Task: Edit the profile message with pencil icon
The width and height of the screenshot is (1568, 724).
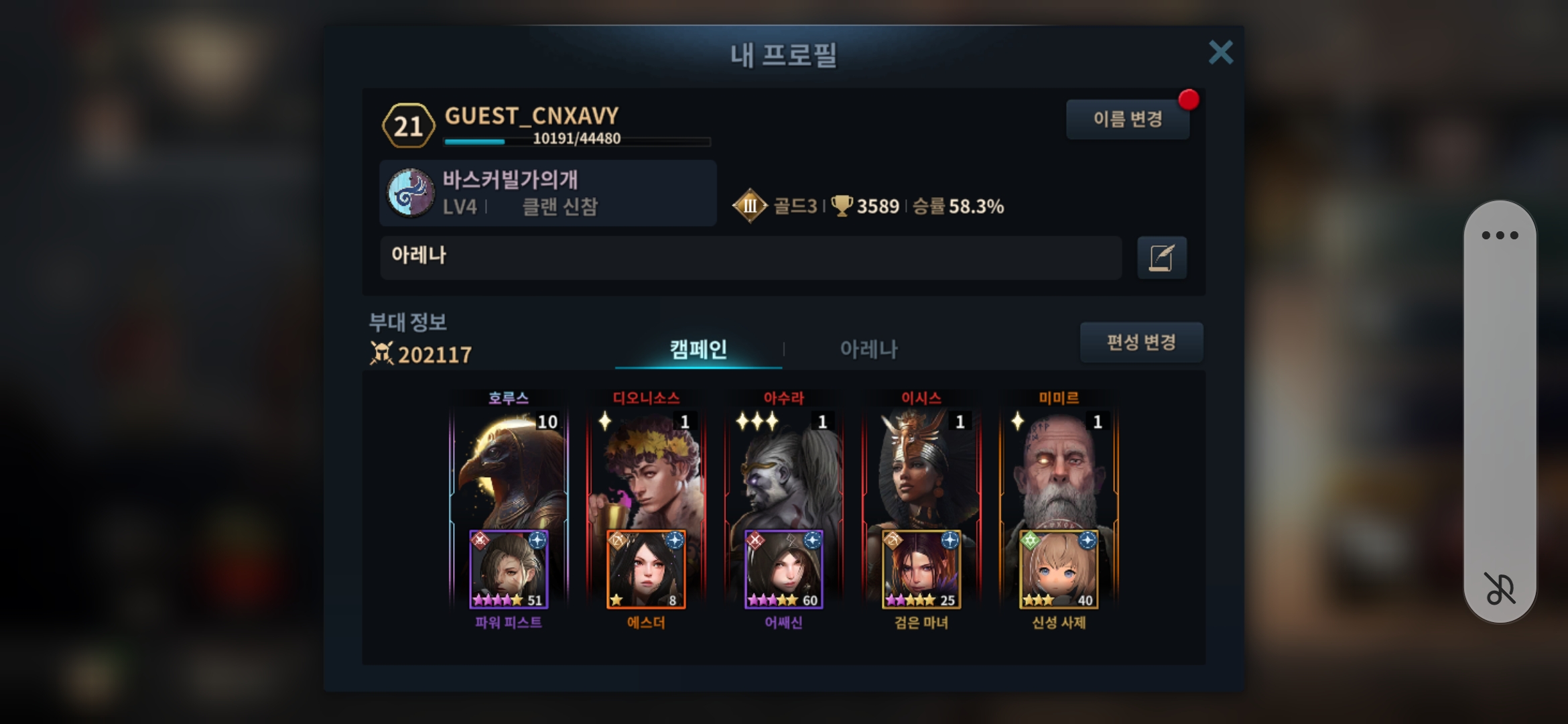Action: pos(1161,257)
